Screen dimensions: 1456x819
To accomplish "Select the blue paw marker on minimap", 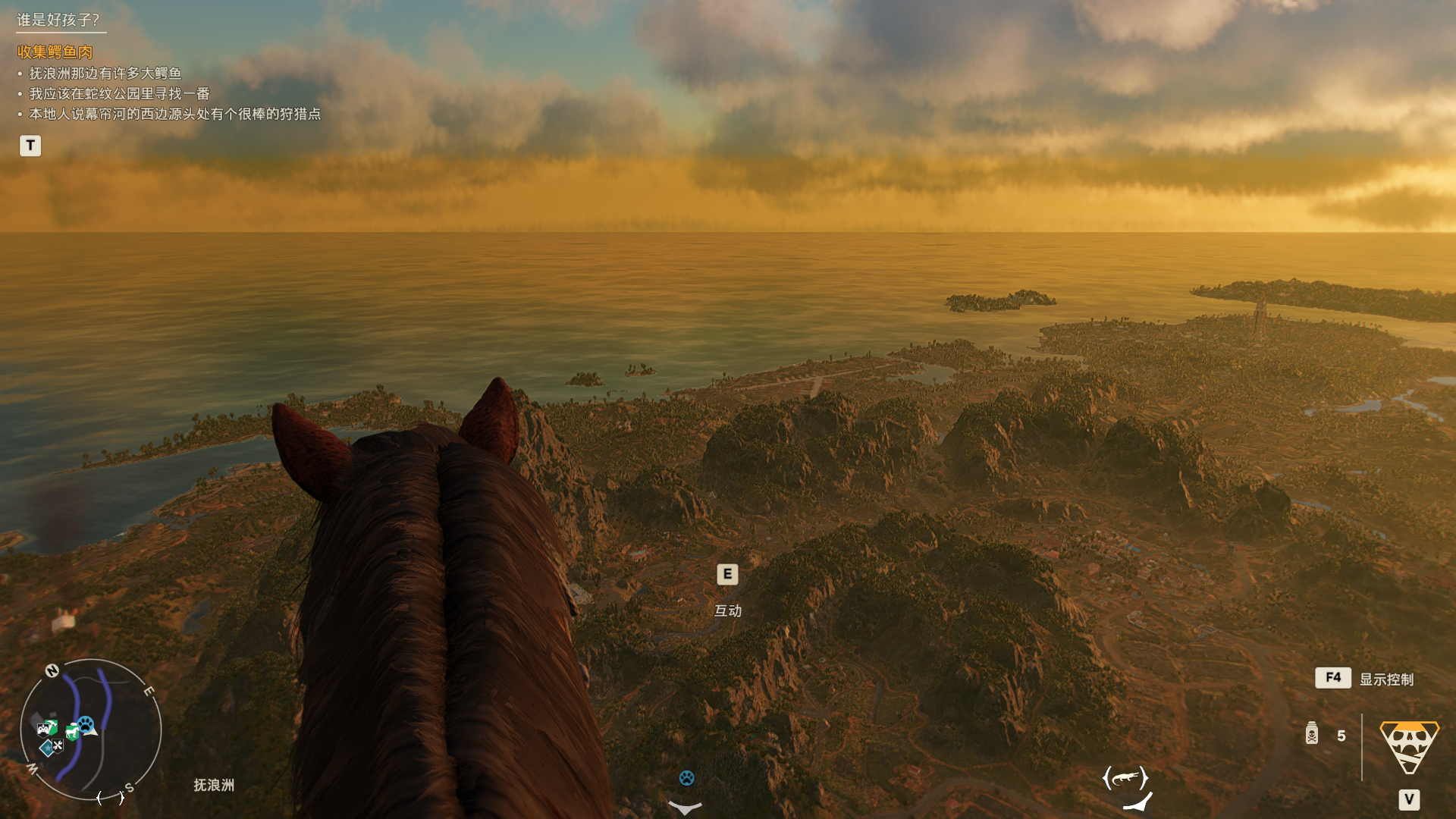I will click(86, 724).
